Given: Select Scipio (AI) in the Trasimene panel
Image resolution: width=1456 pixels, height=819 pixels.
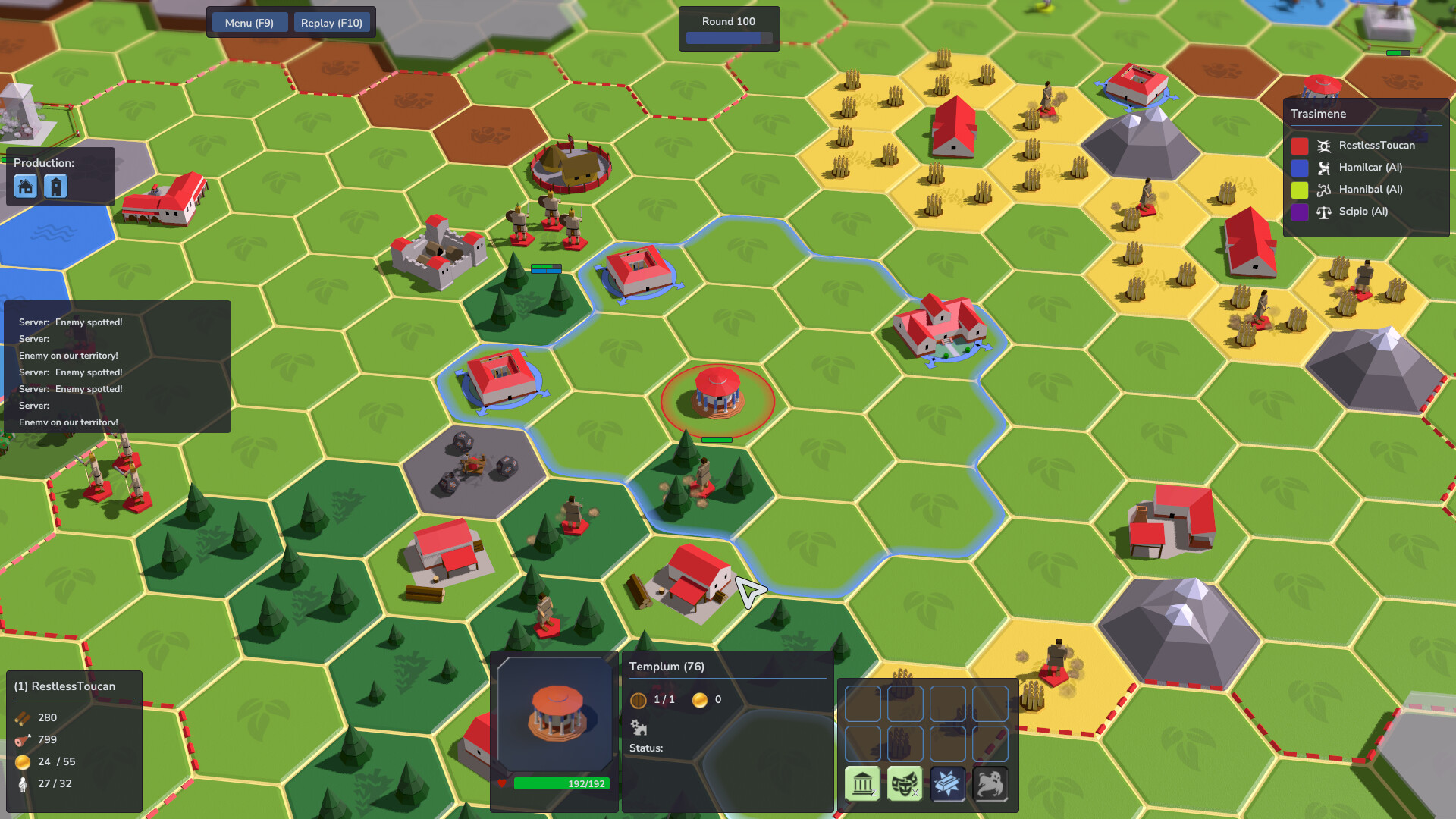Looking at the screenshot, I should pos(1363,212).
